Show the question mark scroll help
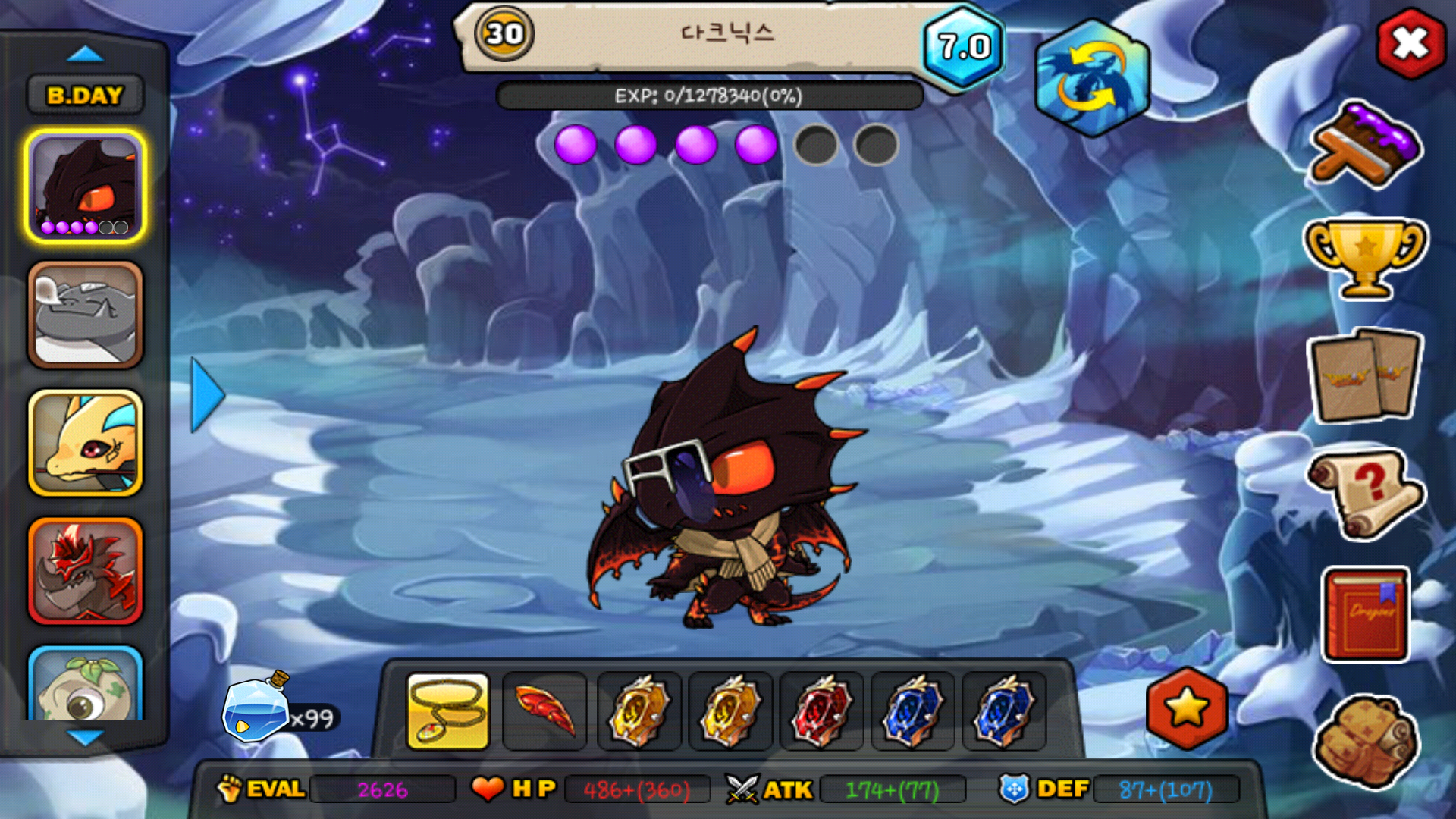The height and width of the screenshot is (819, 1456). [1365, 493]
